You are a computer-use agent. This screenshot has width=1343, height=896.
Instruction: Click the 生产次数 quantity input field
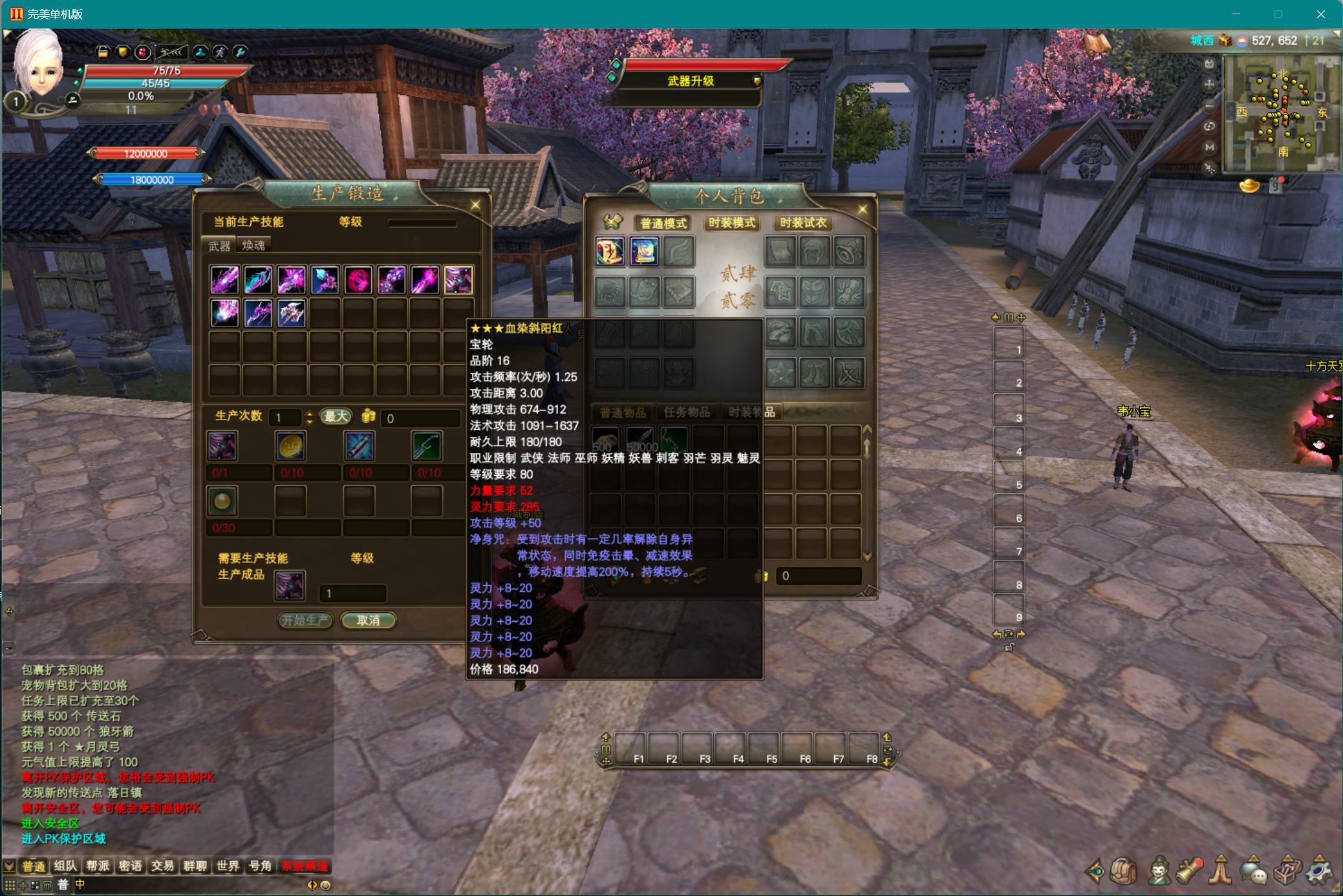285,418
